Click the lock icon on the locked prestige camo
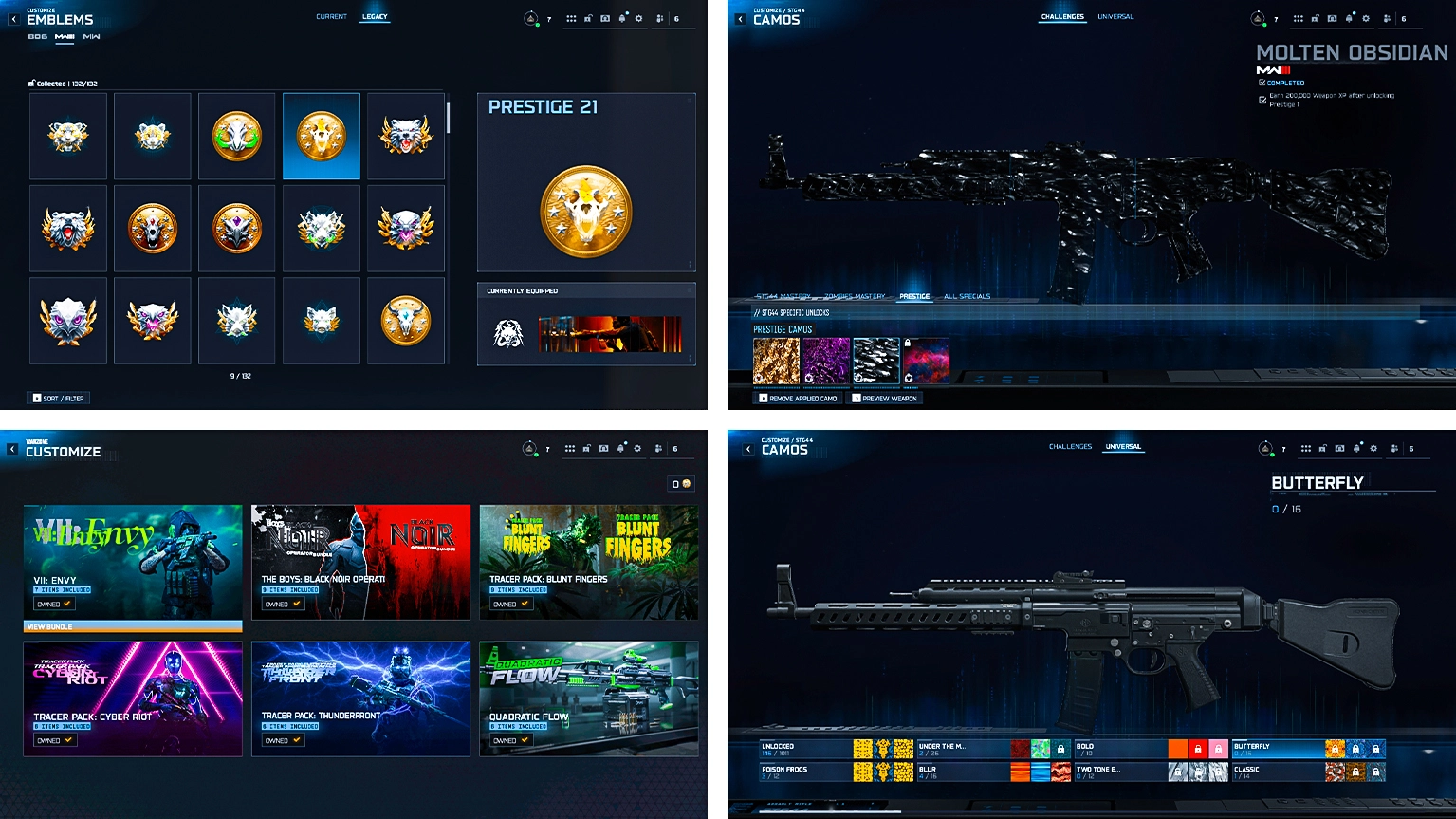Image resolution: width=1456 pixels, height=819 pixels. (x=908, y=343)
